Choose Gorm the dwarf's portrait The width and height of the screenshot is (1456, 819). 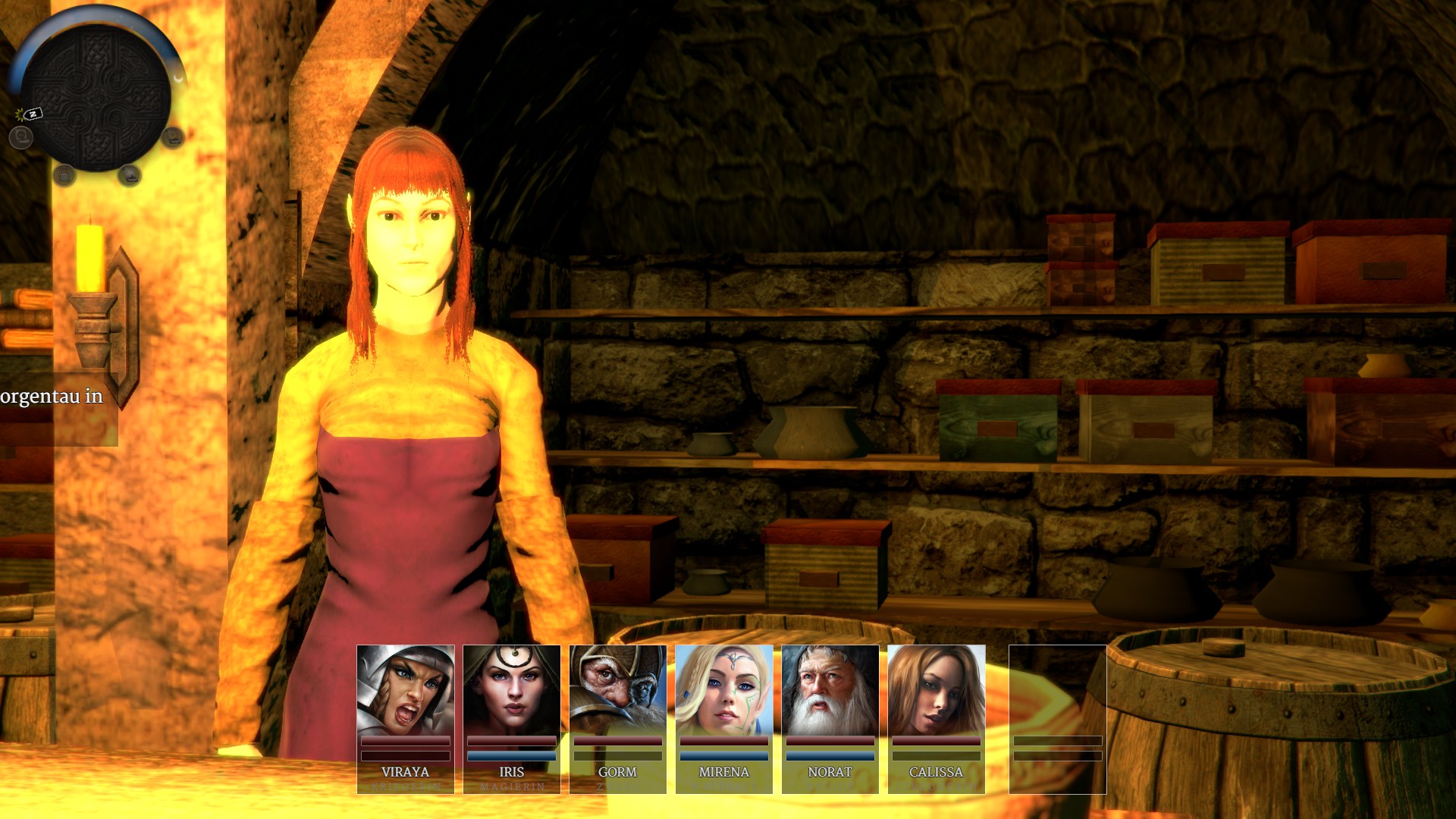click(617, 690)
